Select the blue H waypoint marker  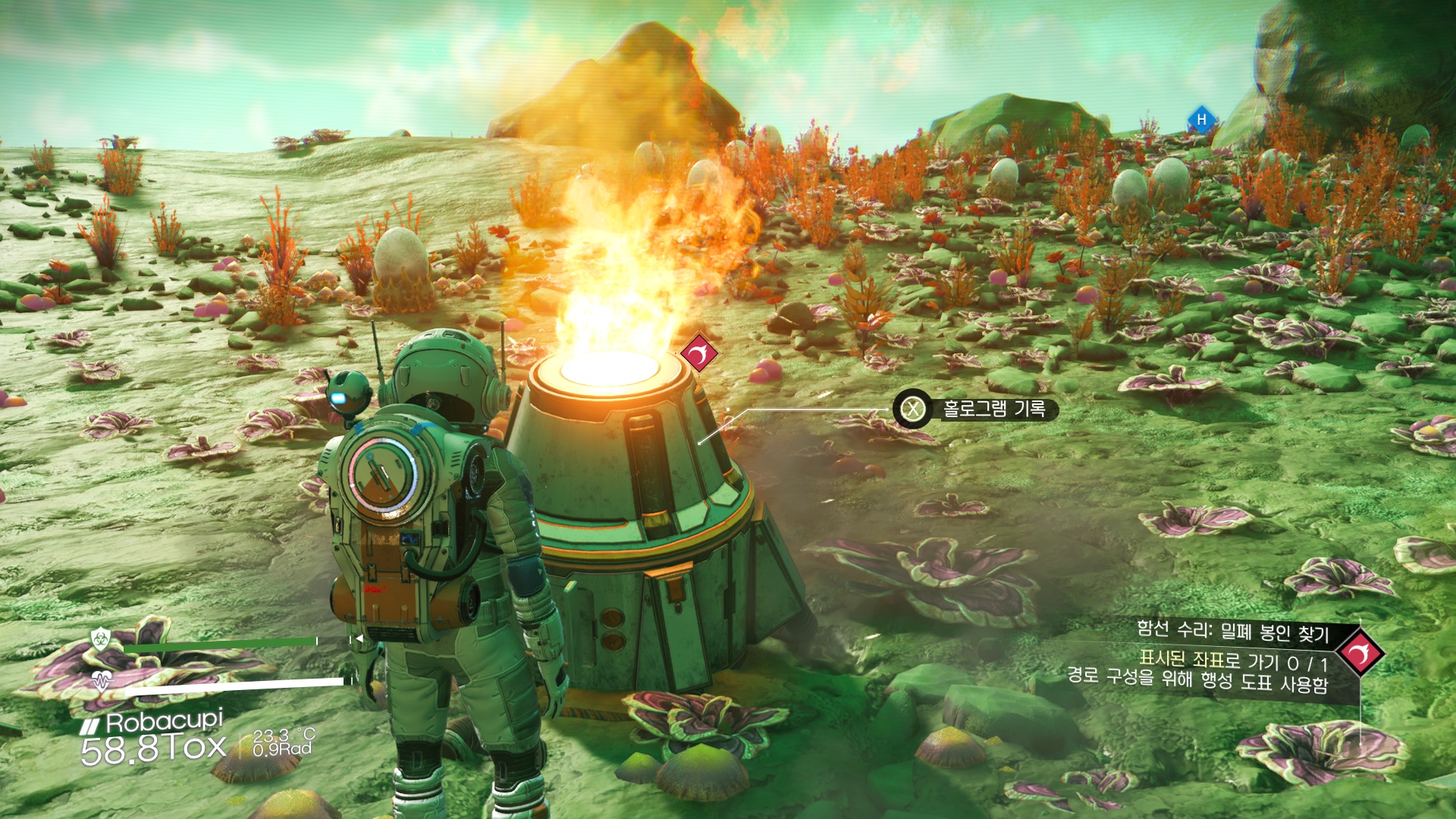tap(1201, 120)
